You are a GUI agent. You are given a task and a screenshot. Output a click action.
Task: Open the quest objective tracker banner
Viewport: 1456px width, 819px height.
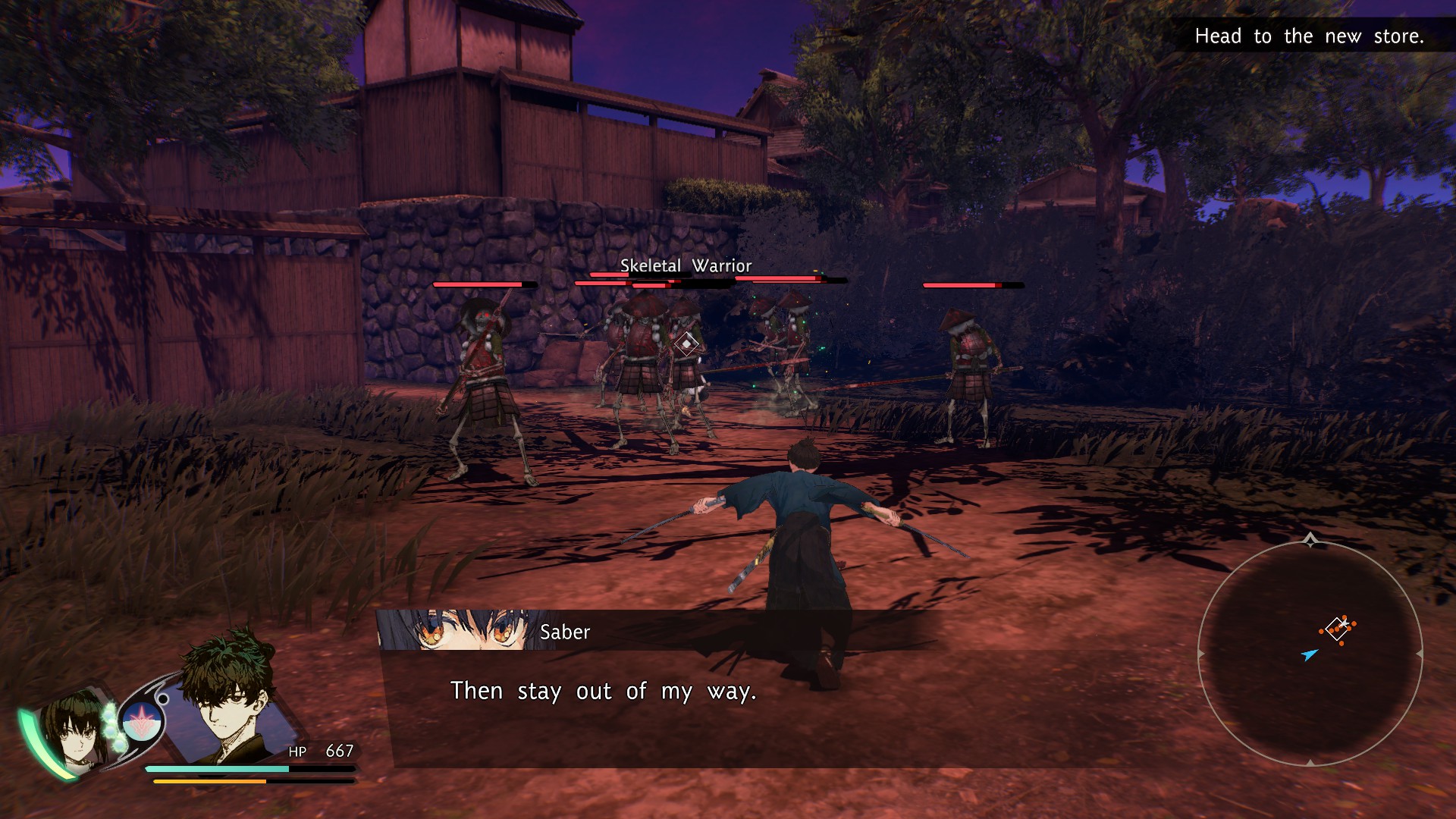coord(1308,36)
